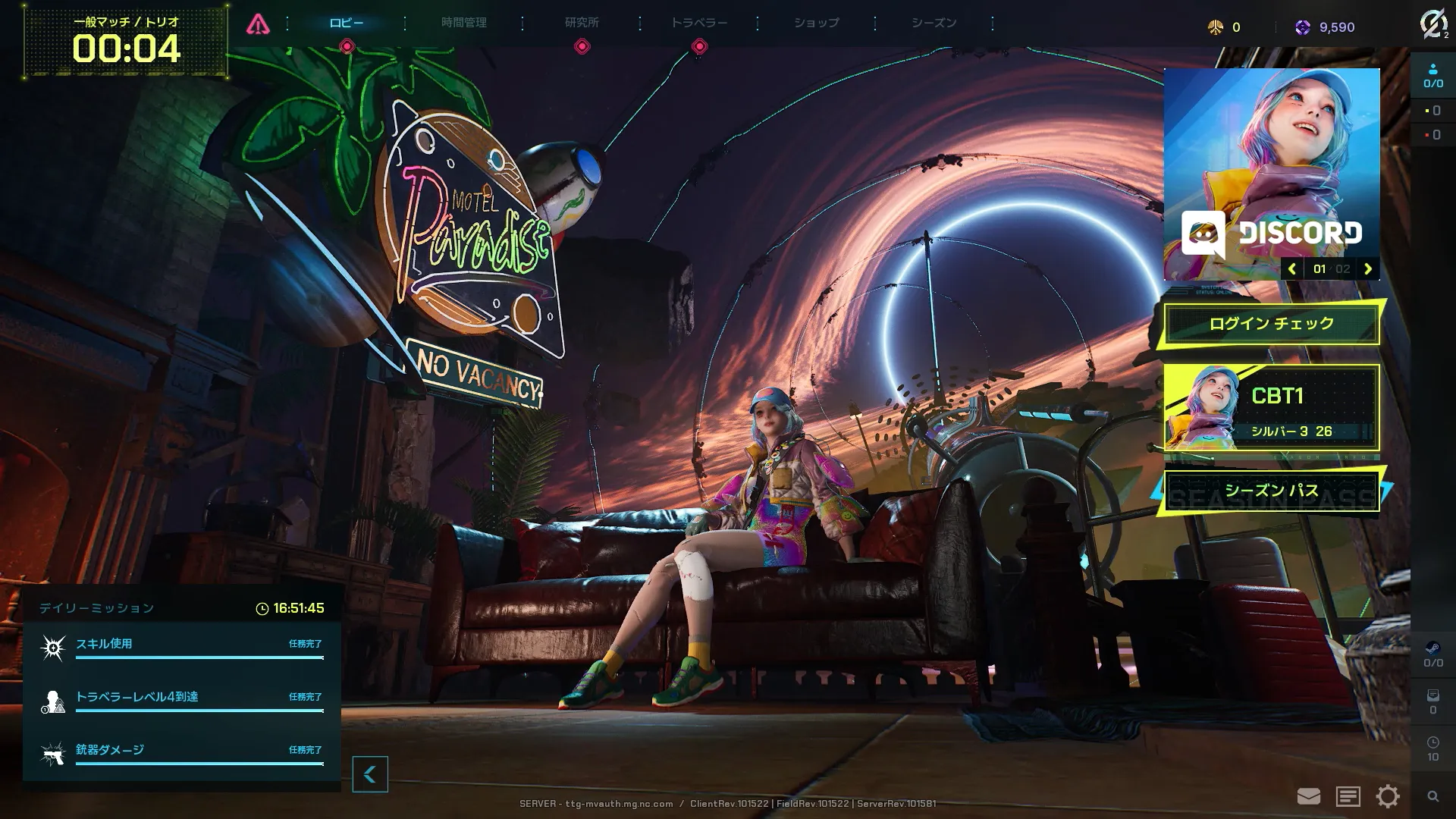
Task: Open the CBT1 rank card
Action: tap(1271, 408)
